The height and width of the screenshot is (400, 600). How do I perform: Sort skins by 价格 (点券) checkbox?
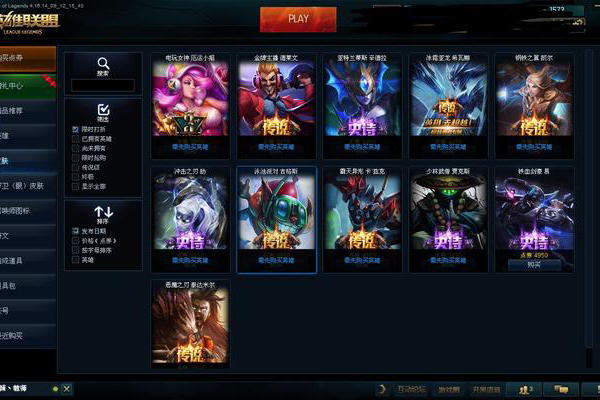(76, 240)
